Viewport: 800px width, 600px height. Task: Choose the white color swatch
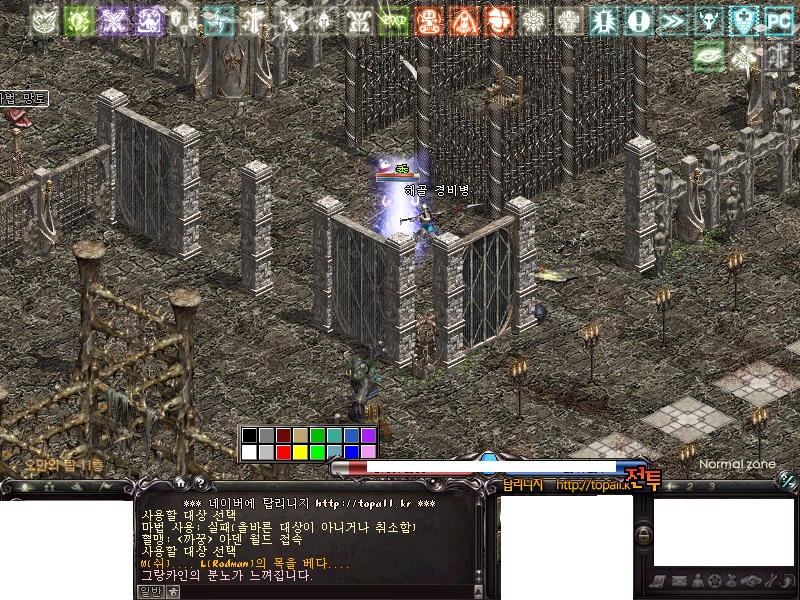pyautogui.click(x=249, y=452)
